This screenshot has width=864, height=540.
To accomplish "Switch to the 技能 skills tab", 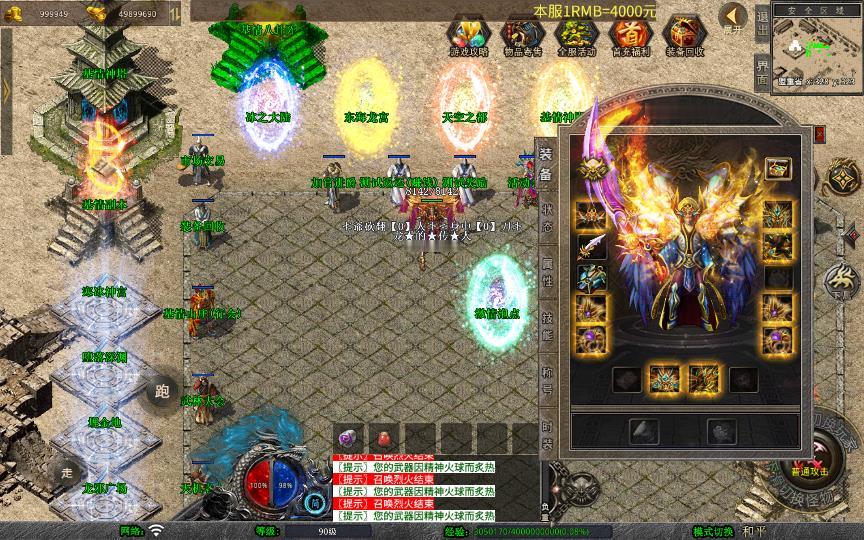I will pyautogui.click(x=547, y=326).
